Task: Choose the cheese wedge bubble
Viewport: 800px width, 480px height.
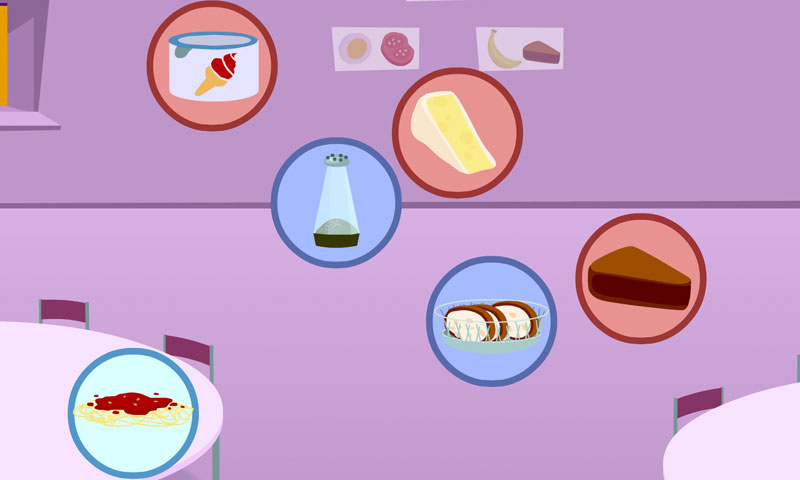Action: pyautogui.click(x=457, y=133)
